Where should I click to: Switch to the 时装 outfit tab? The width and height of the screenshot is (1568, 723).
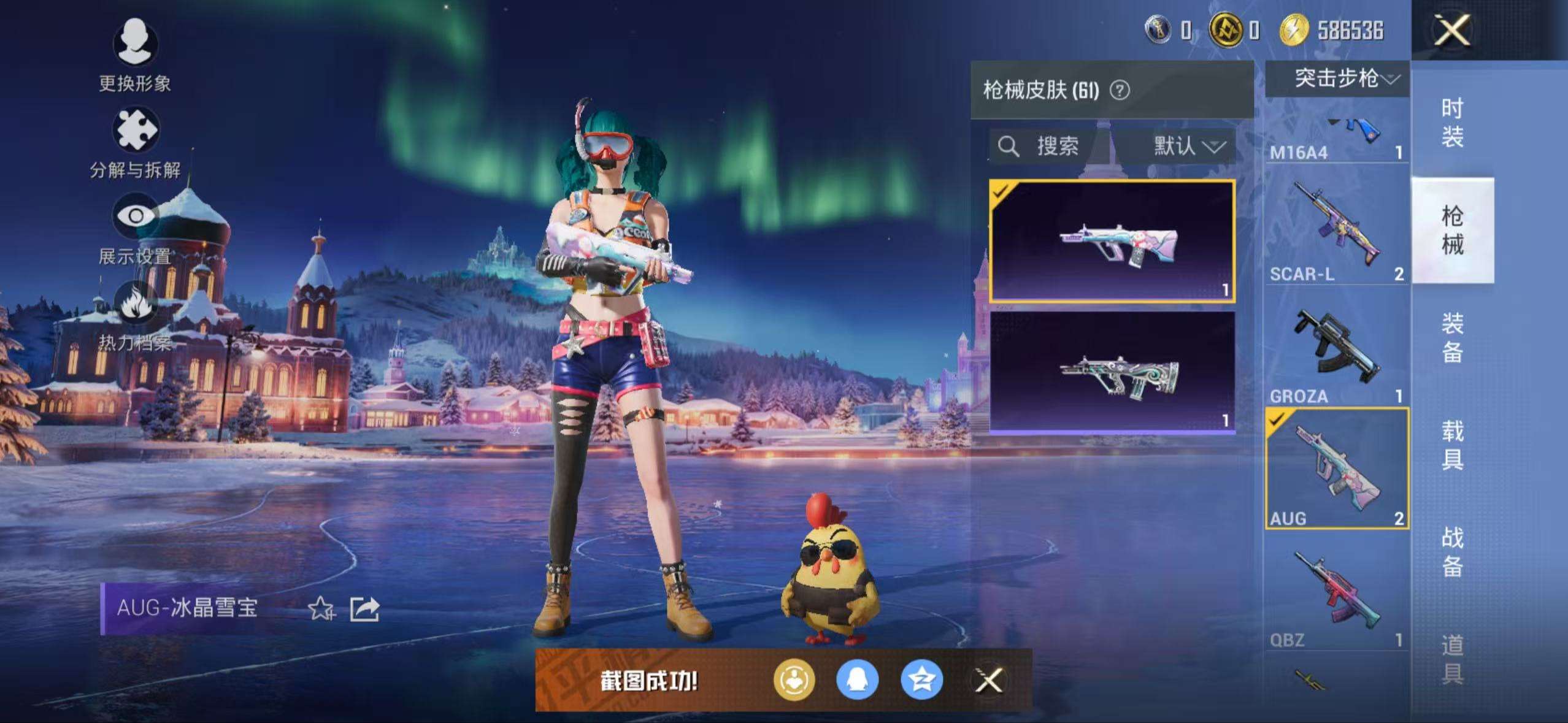(1452, 123)
